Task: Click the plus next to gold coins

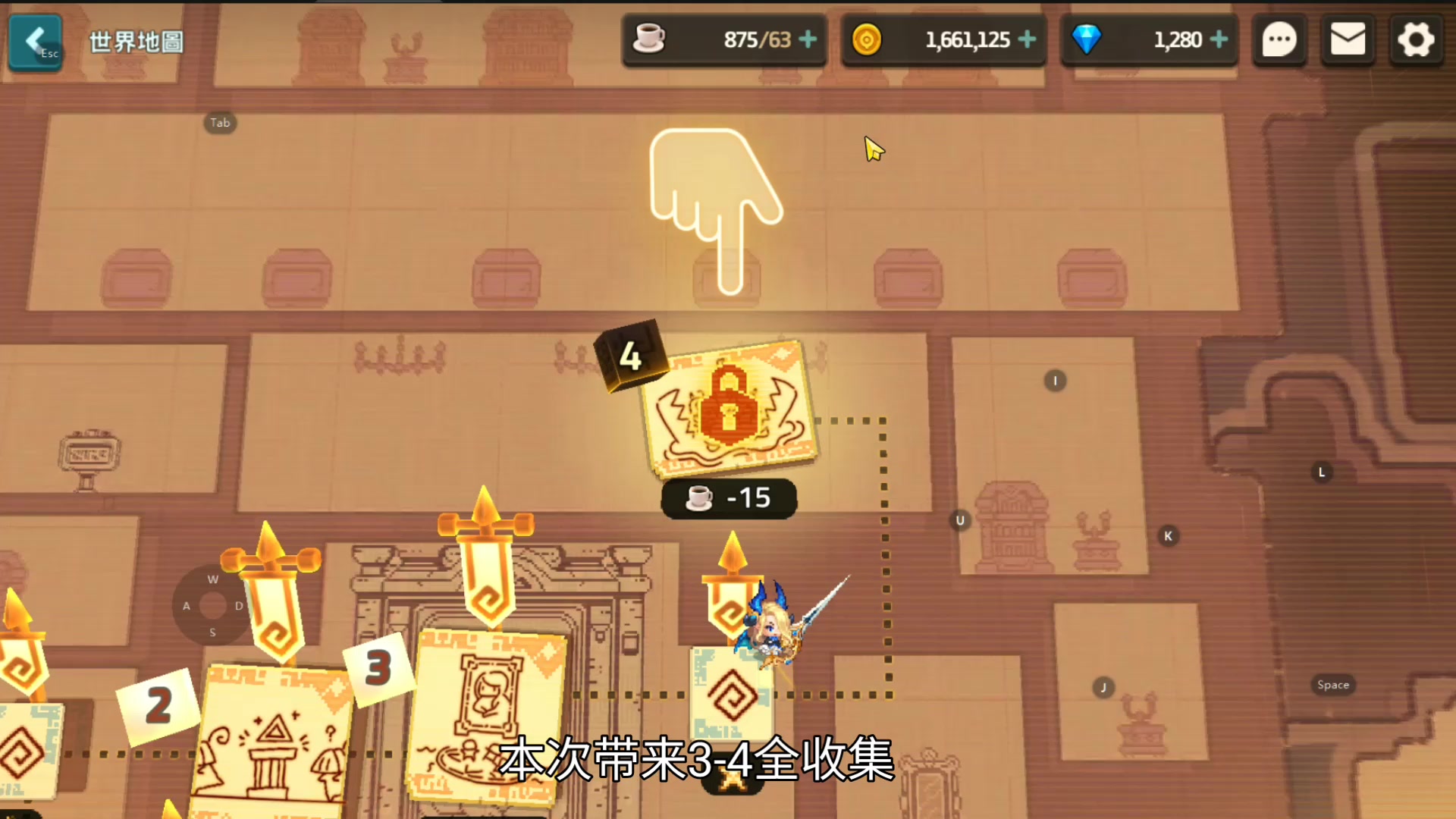Action: click(x=1028, y=39)
